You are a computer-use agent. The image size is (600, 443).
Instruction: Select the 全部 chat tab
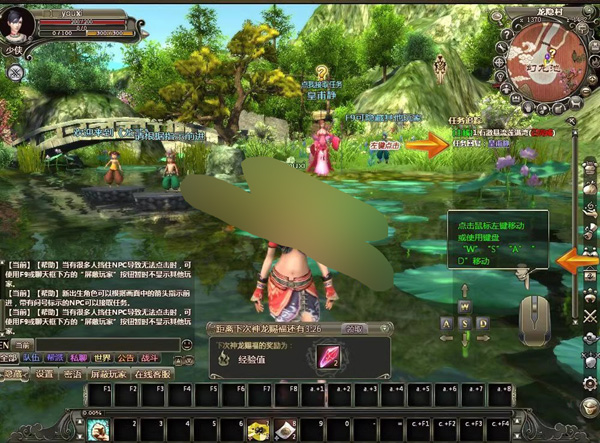tap(9, 357)
